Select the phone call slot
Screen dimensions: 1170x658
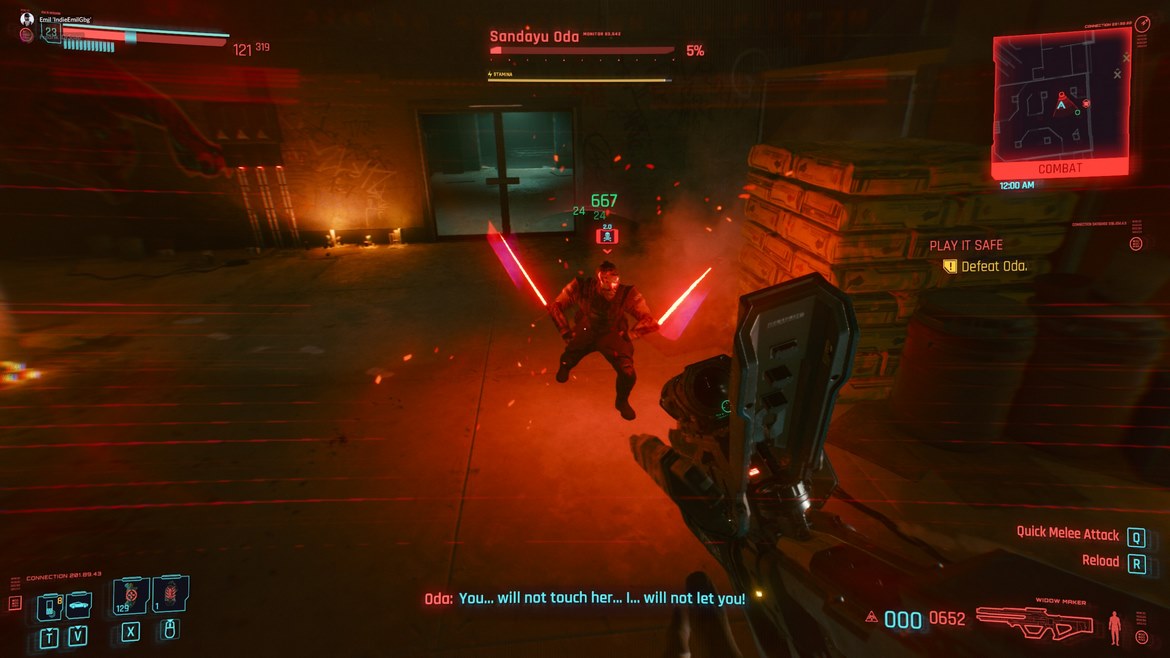coord(50,606)
